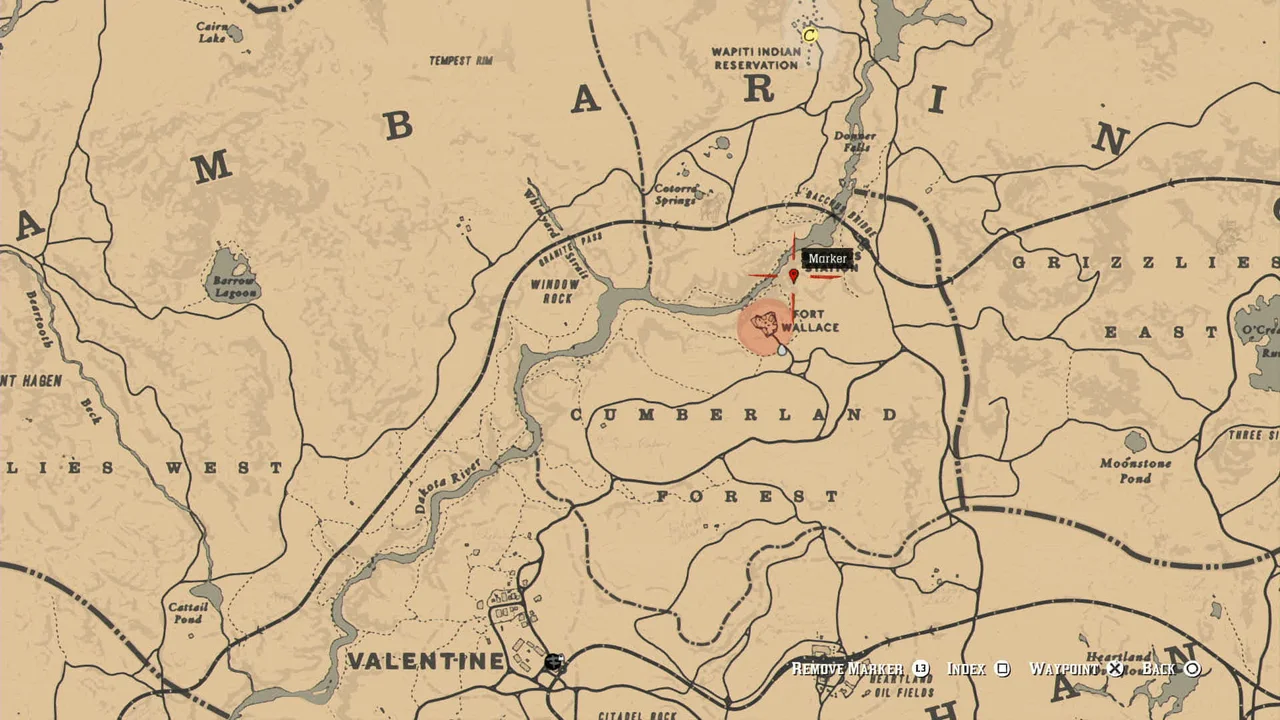Click the Fort Wallace label
The width and height of the screenshot is (1280, 720).
812,321
